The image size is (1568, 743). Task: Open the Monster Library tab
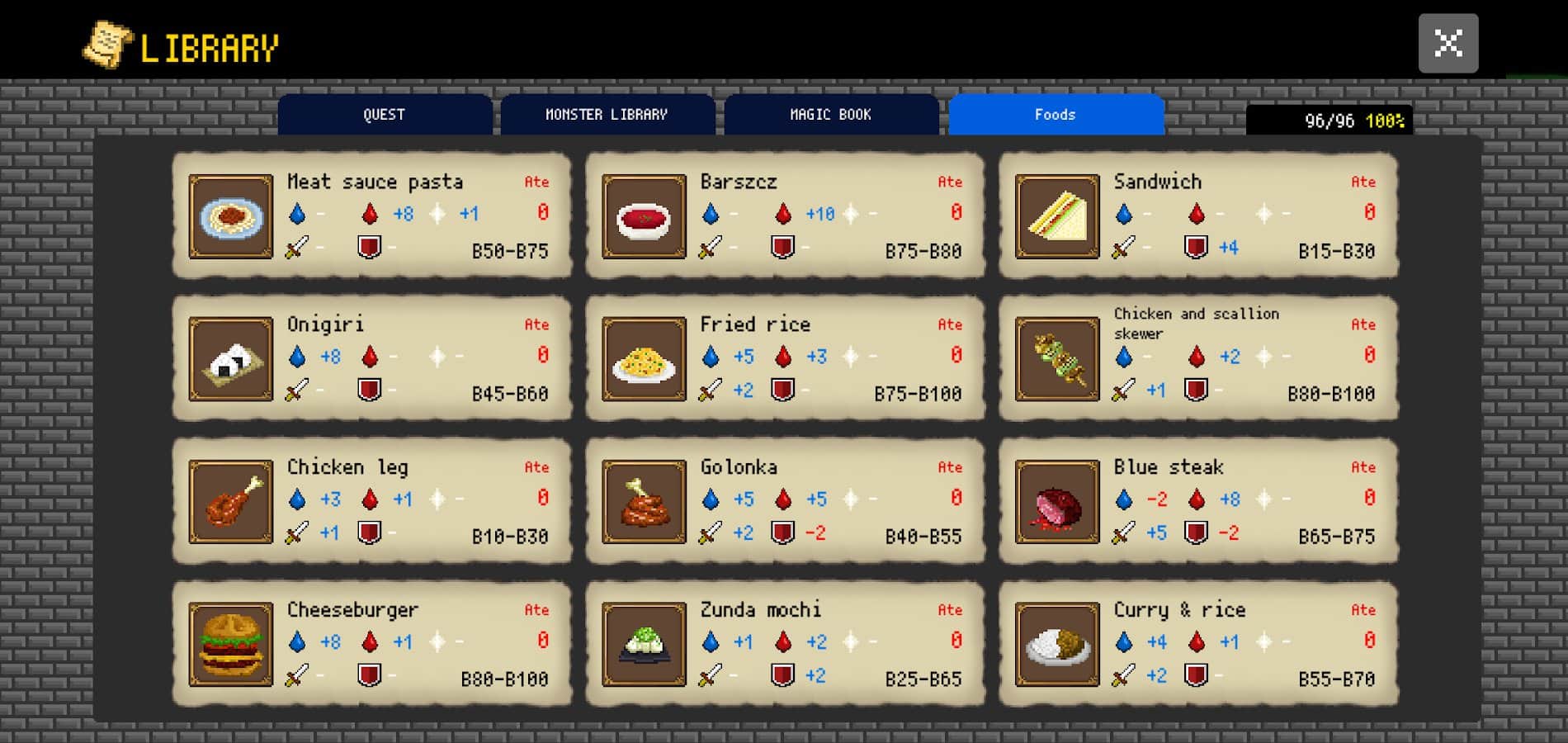tap(607, 115)
